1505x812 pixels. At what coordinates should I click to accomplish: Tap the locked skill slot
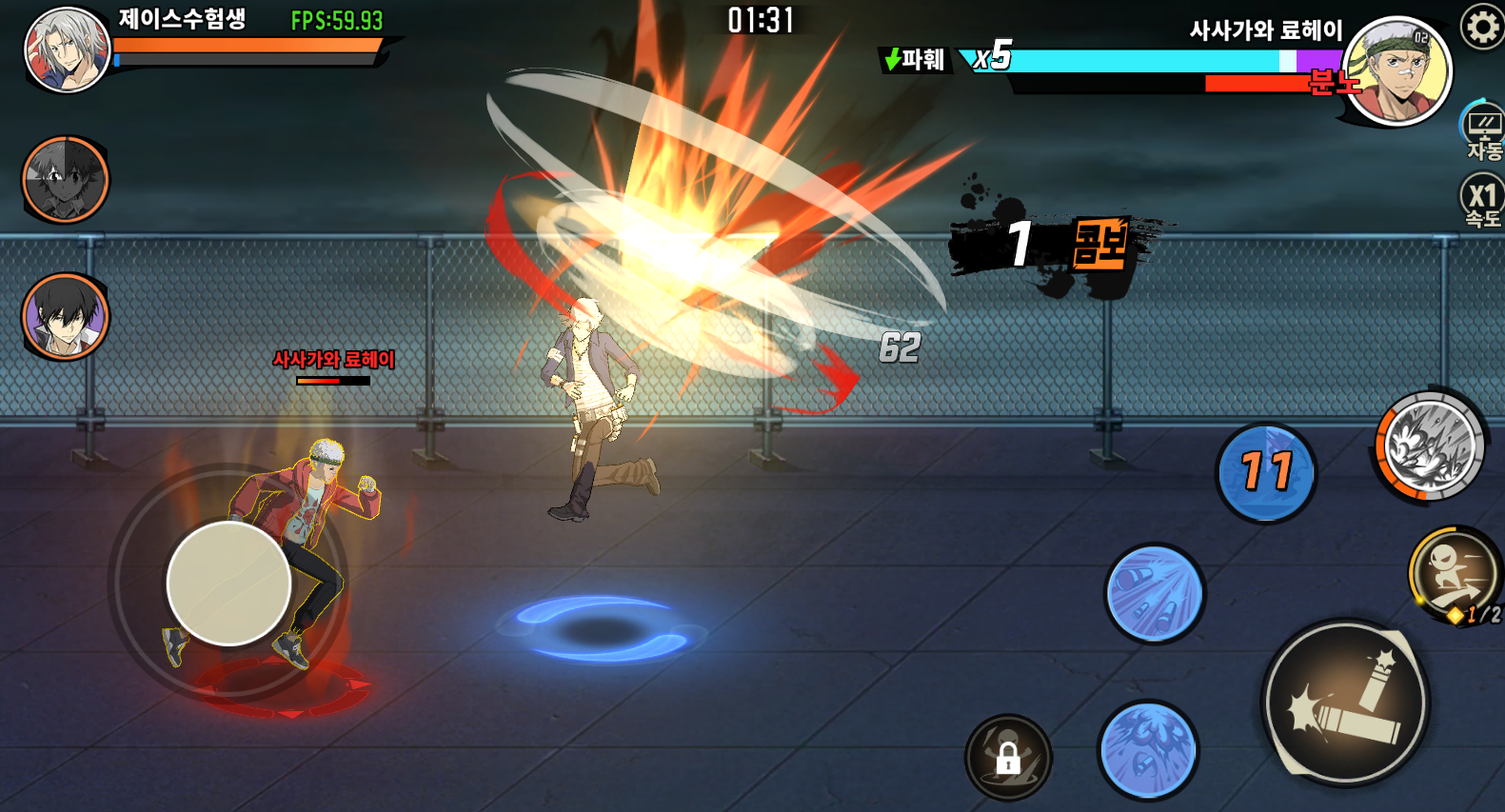(x=1008, y=757)
